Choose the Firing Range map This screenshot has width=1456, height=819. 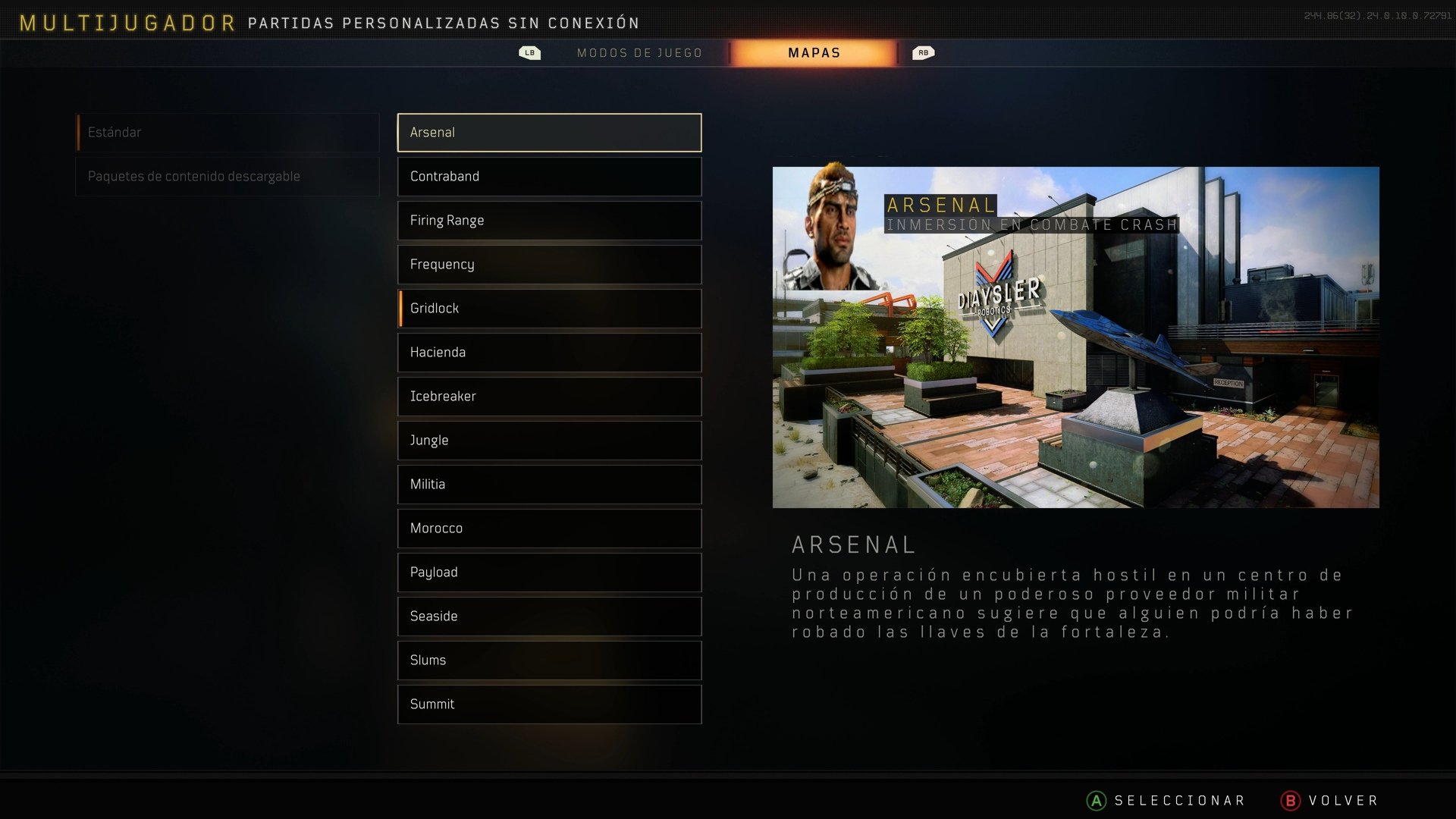pos(548,220)
